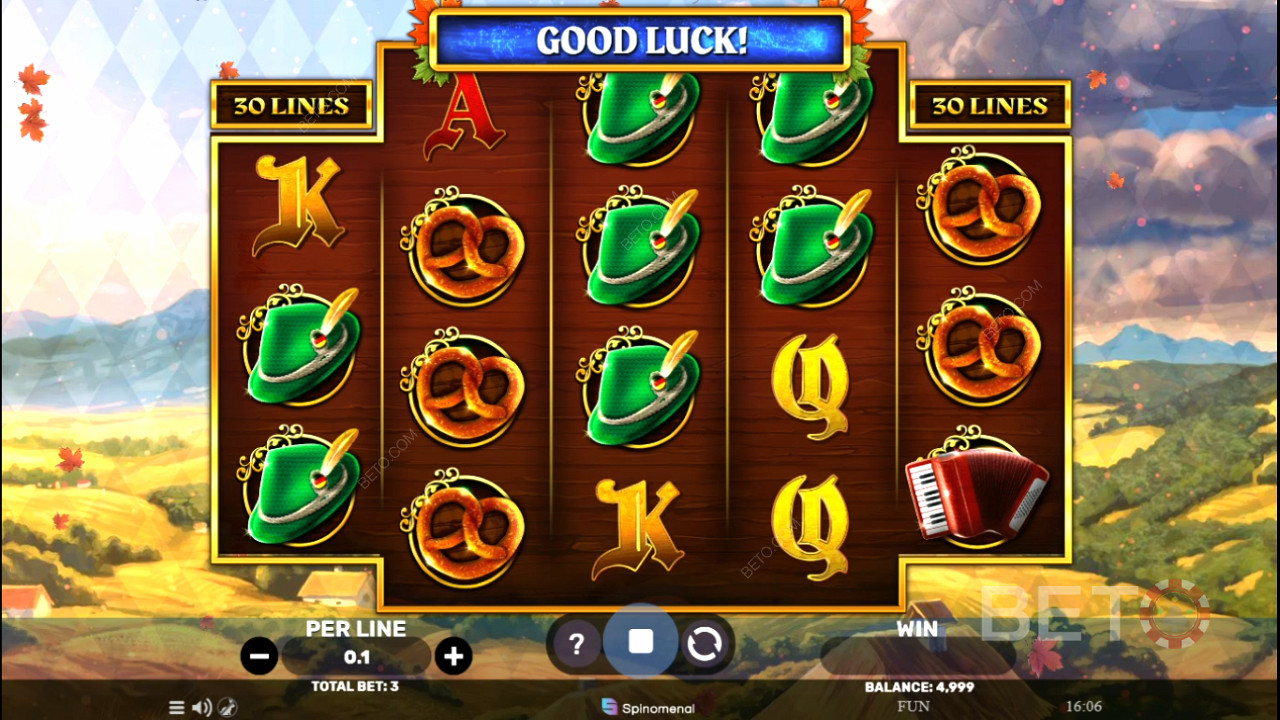The image size is (1280, 720).
Task: Open the question mark help info
Action: pyautogui.click(x=576, y=644)
